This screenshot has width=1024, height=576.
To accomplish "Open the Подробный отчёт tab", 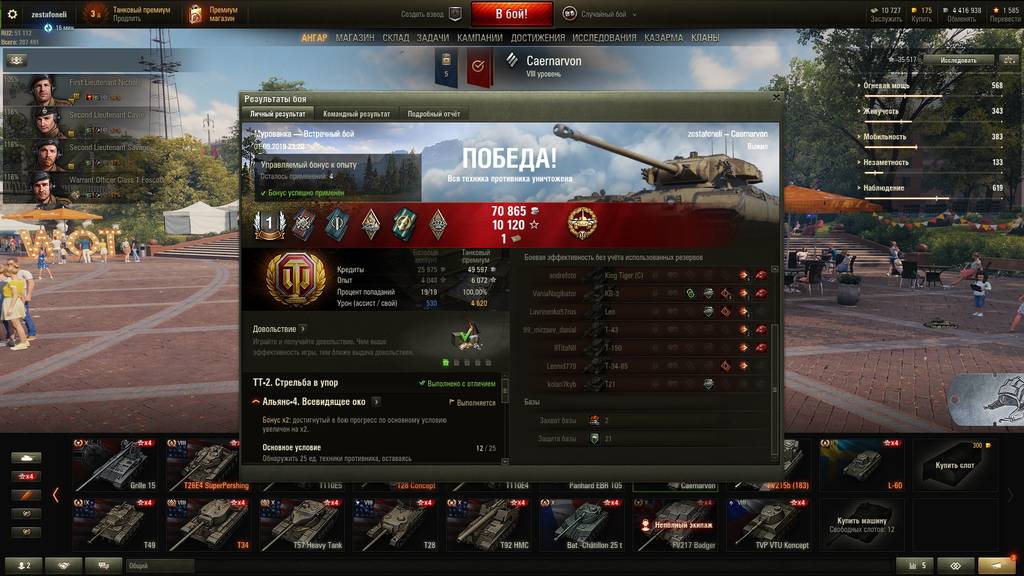I will pos(433,114).
